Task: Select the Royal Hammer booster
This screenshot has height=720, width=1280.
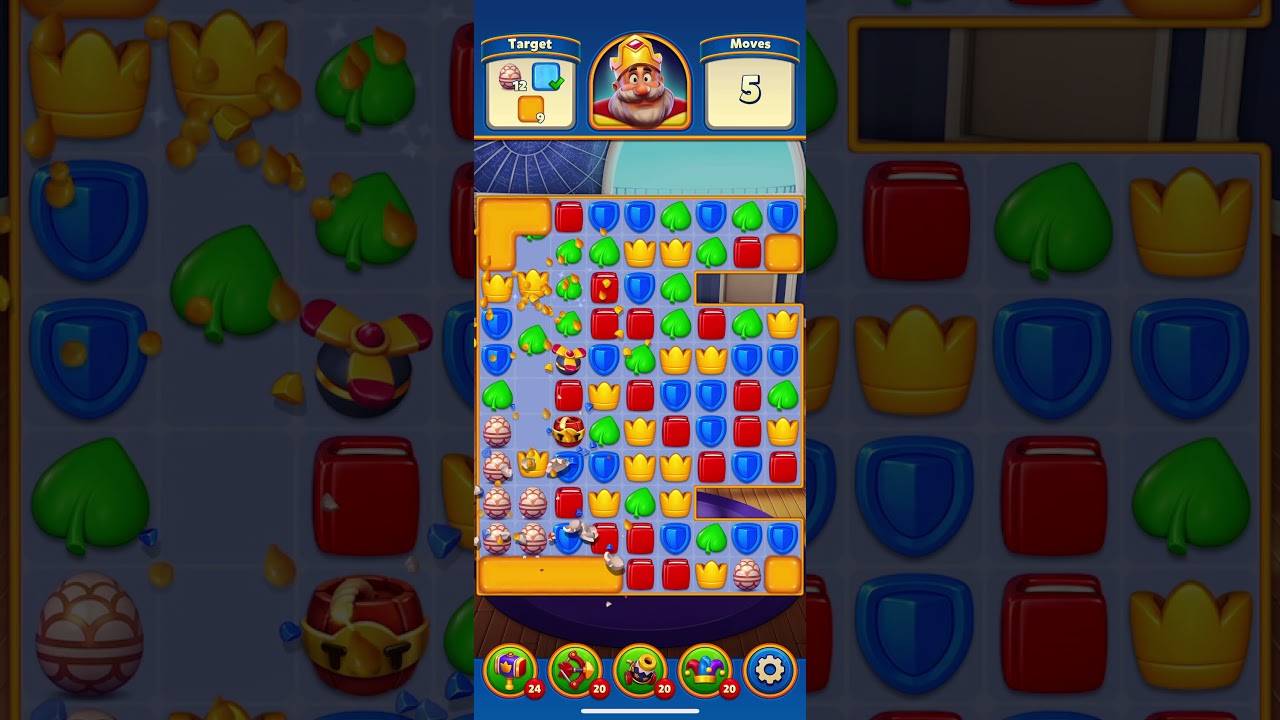Action: (514, 670)
